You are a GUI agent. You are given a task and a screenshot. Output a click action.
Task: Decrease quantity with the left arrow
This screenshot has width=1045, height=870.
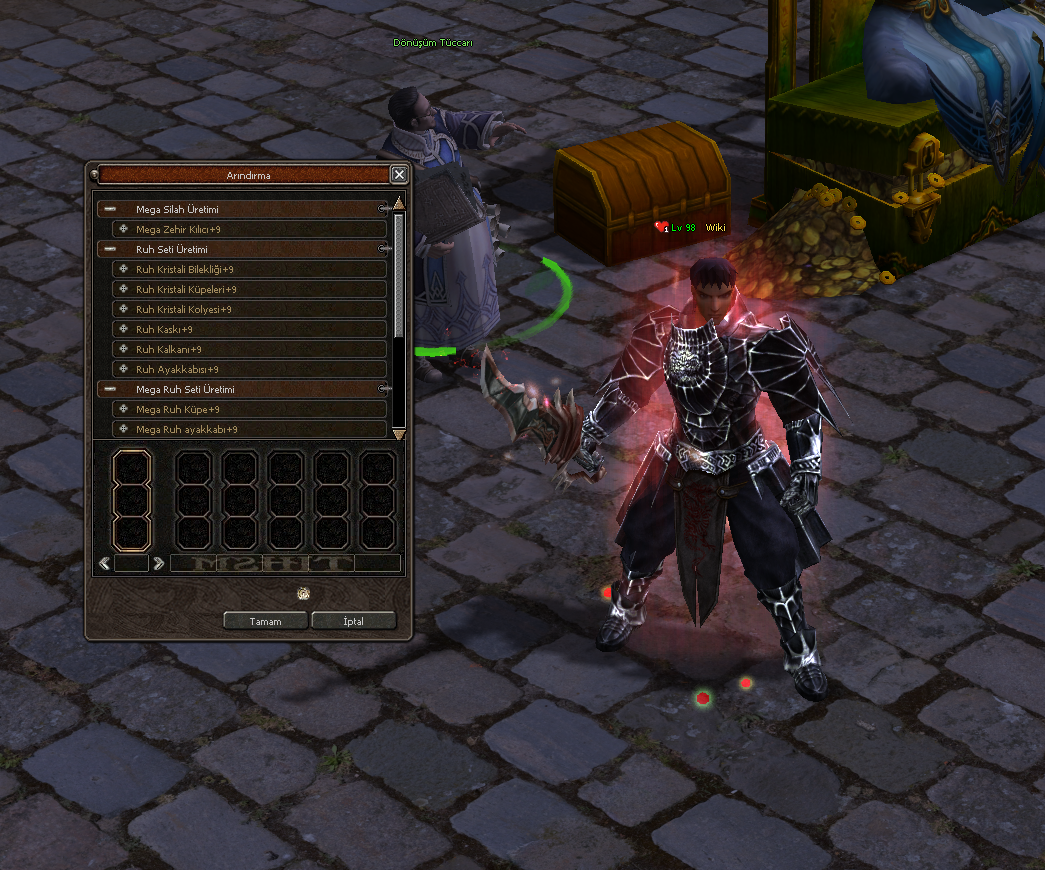click(x=105, y=563)
